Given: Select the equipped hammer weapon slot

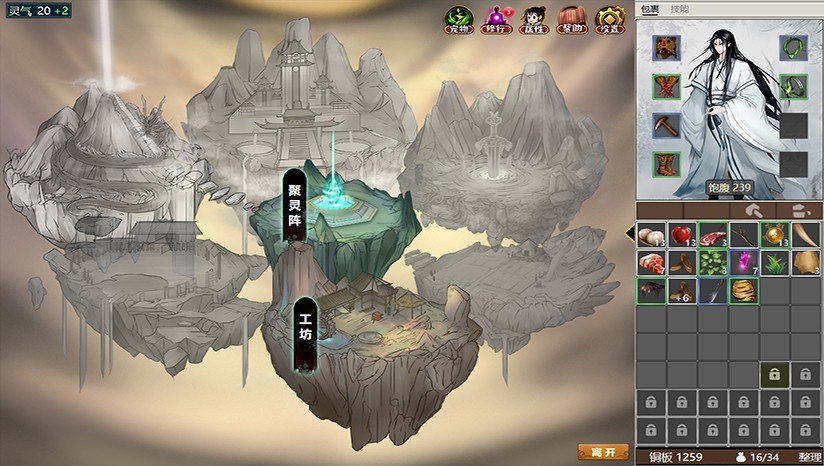Looking at the screenshot, I should pyautogui.click(x=667, y=125).
